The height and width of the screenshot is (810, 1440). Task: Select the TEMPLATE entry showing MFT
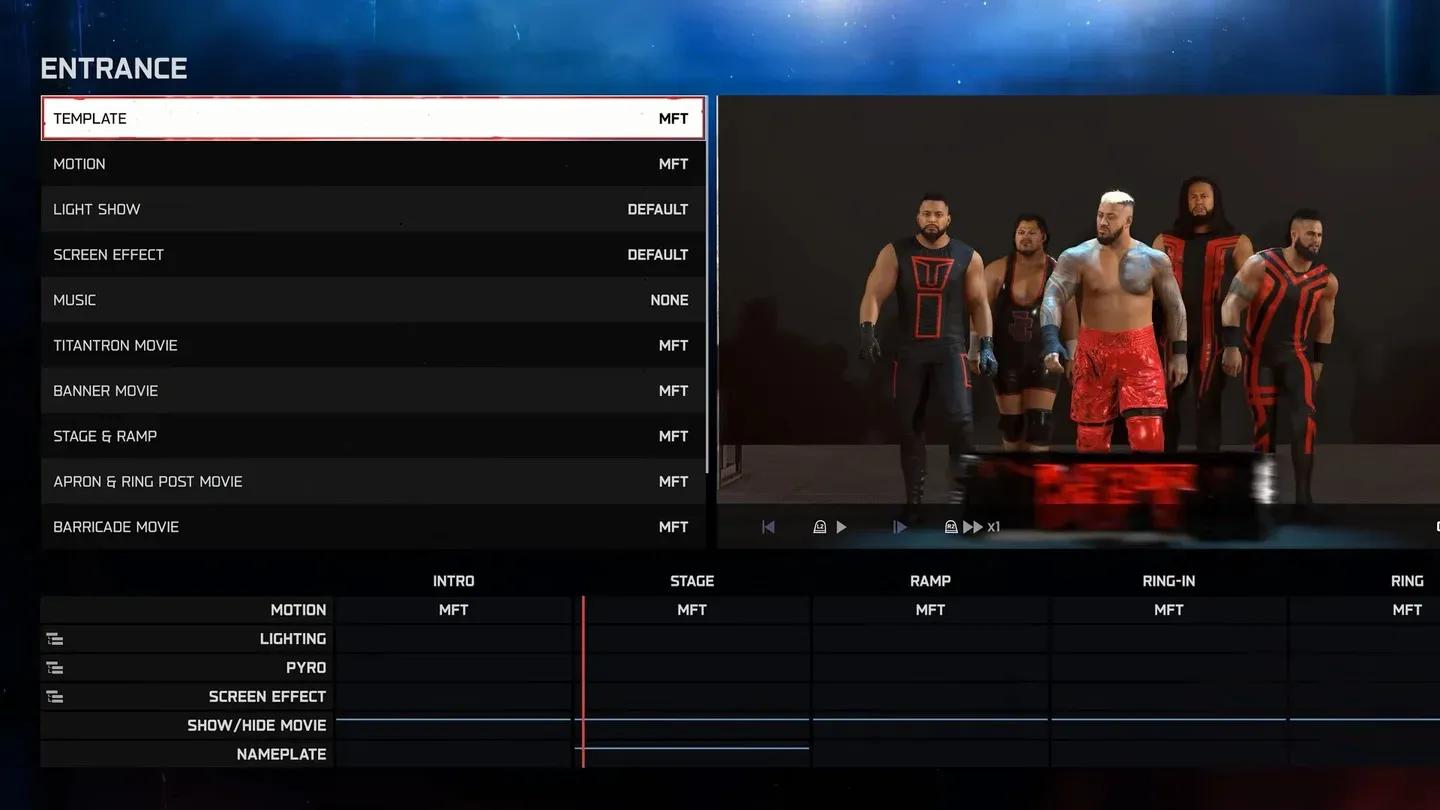pyautogui.click(x=372, y=118)
